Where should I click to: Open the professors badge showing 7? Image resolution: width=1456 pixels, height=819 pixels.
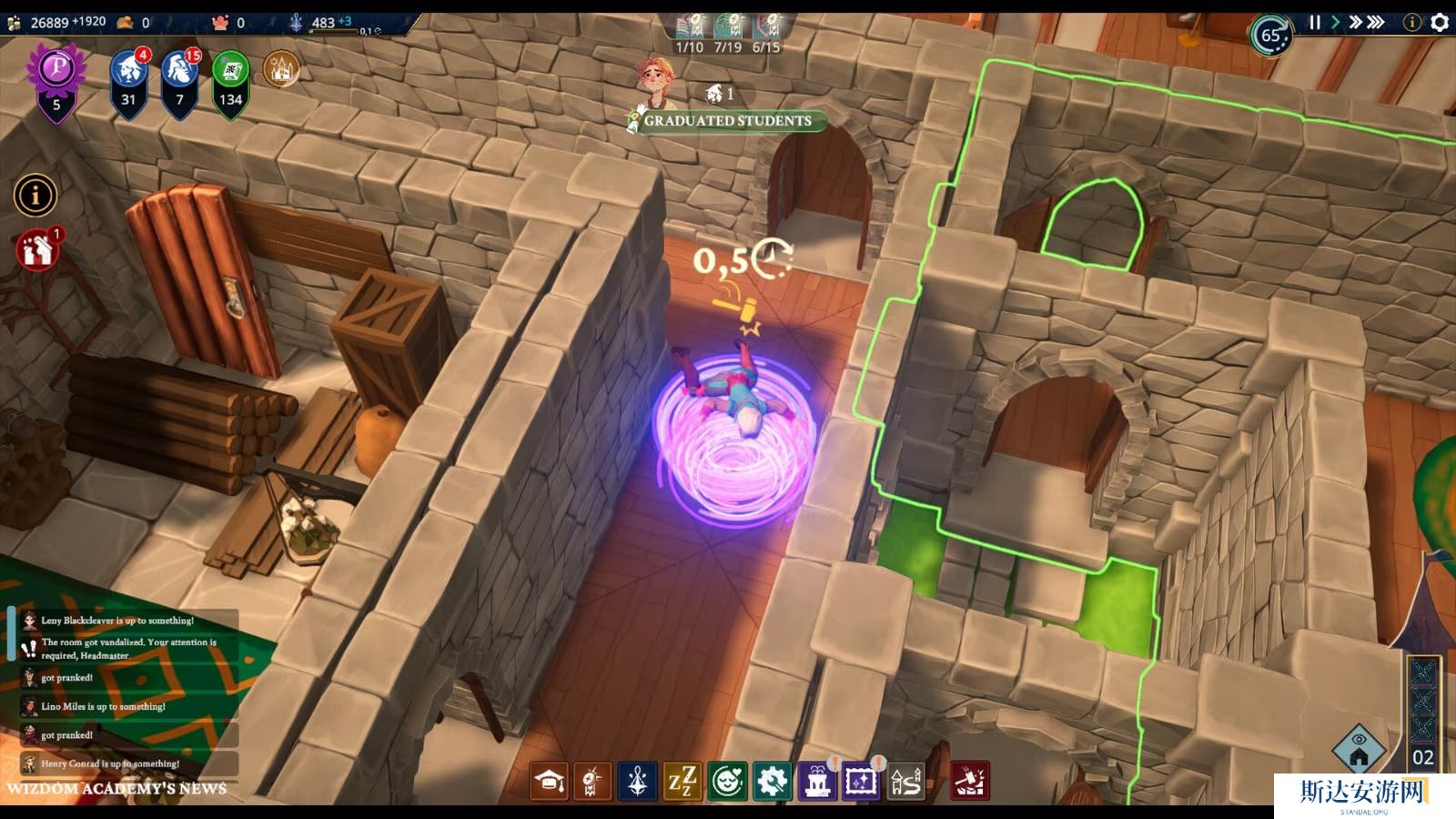click(179, 78)
